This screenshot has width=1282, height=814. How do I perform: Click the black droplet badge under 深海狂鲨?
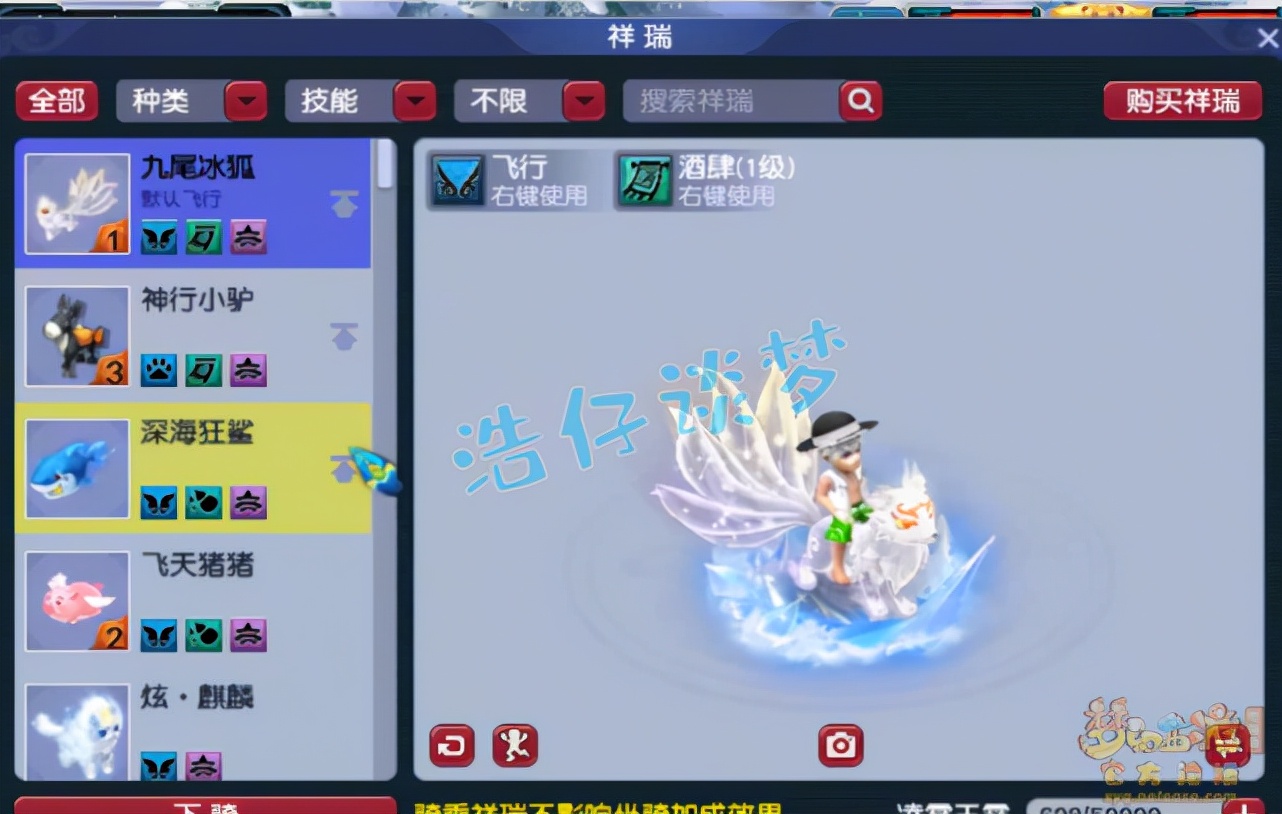pyautogui.click(x=203, y=503)
